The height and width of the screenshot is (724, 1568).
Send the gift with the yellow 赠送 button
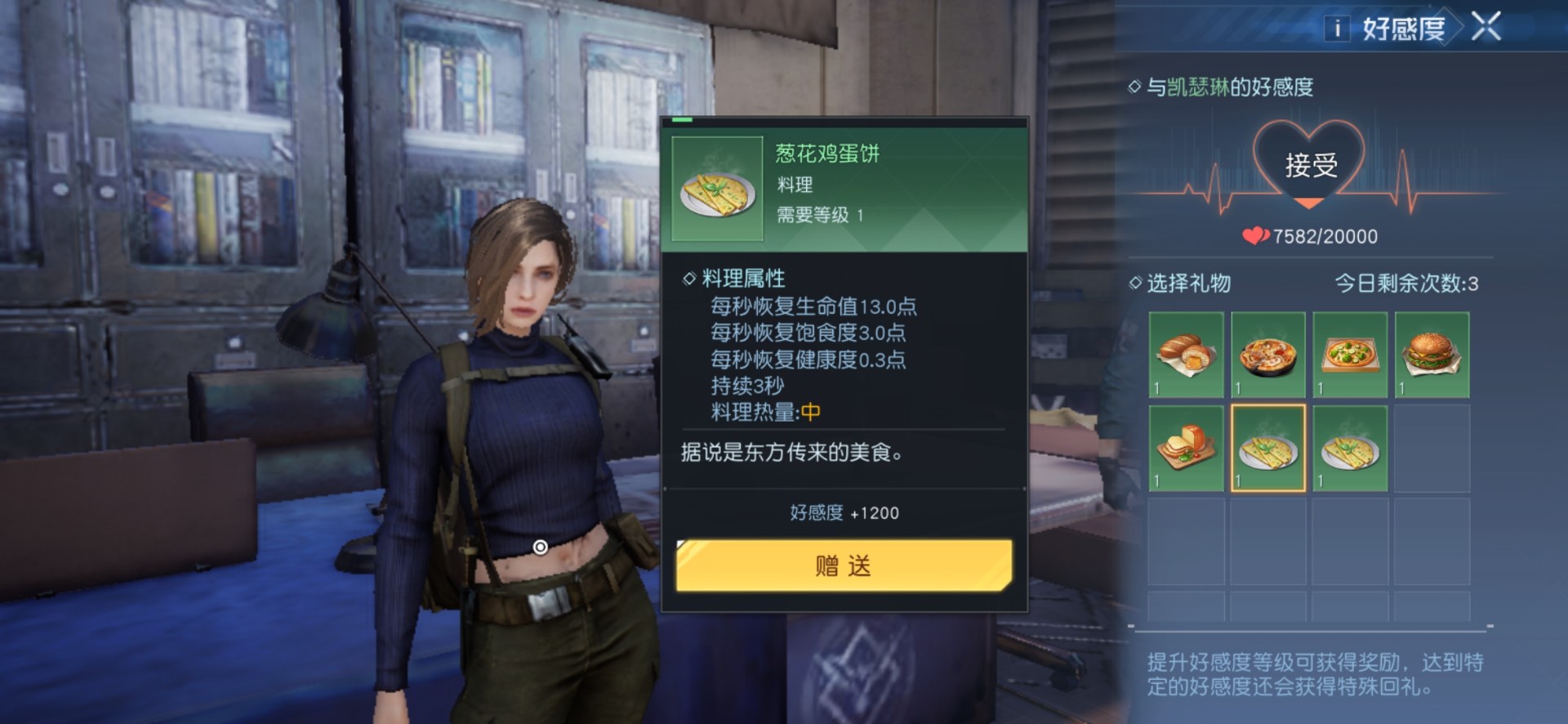[844, 565]
